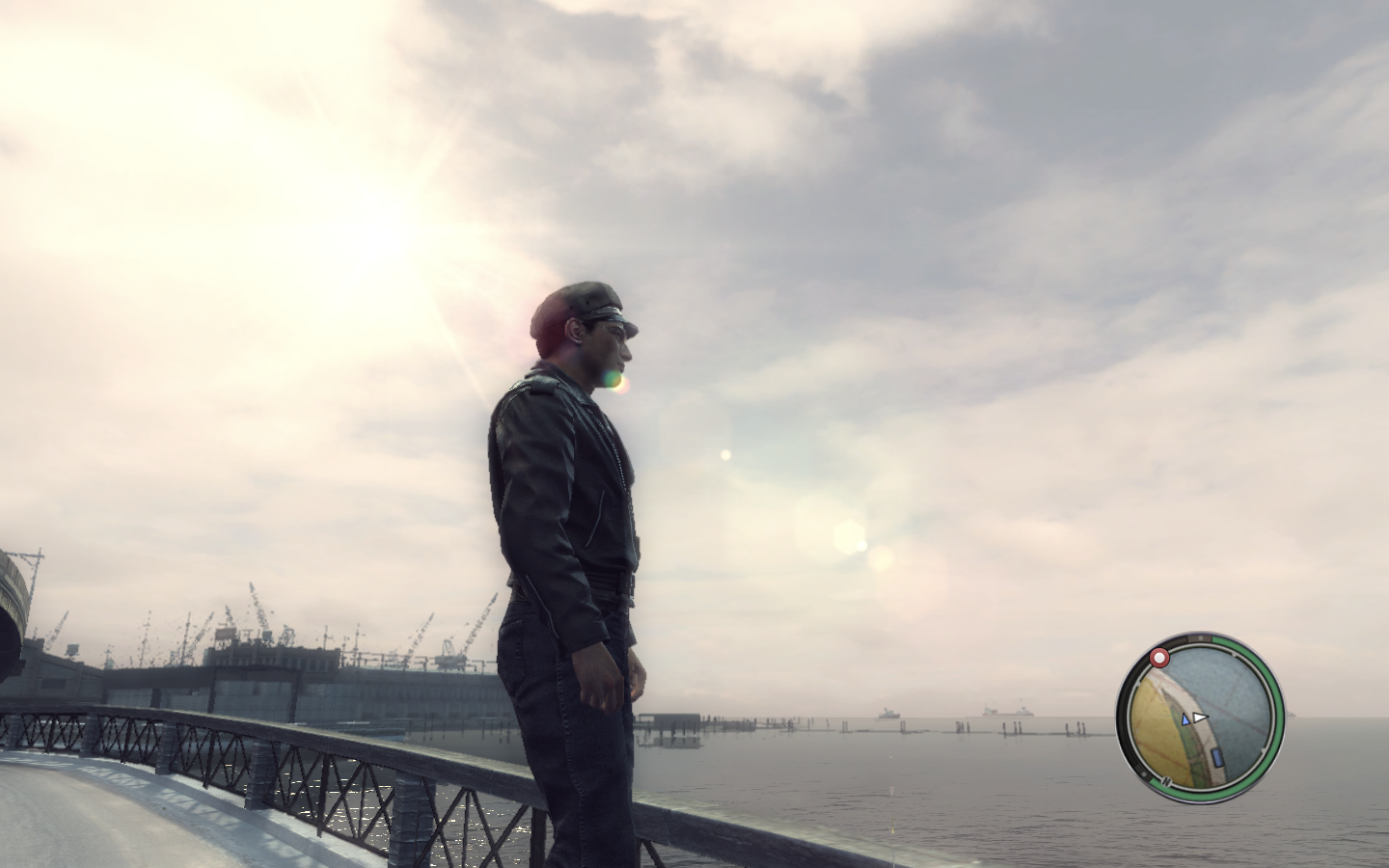
Task: Select the blue triangle marker on minimap
Action: coord(1185,719)
